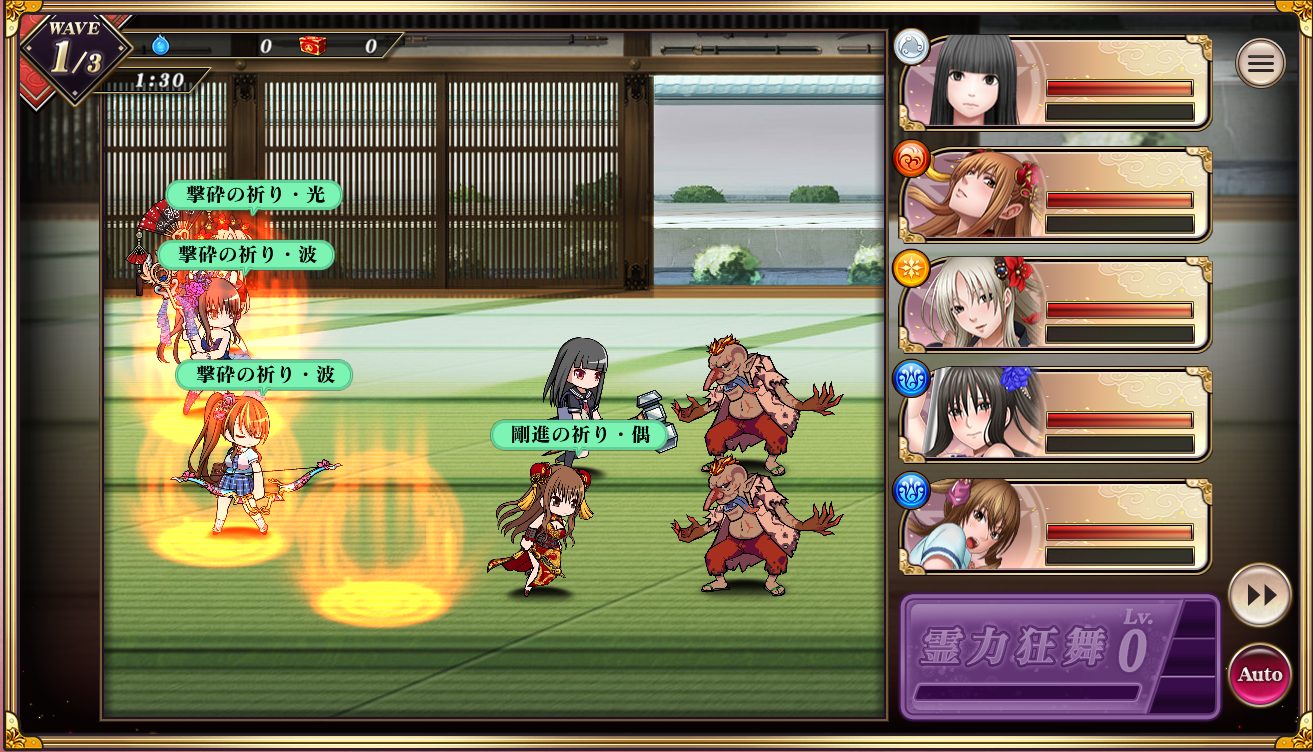Open the hamburger pause menu

coord(1260,62)
